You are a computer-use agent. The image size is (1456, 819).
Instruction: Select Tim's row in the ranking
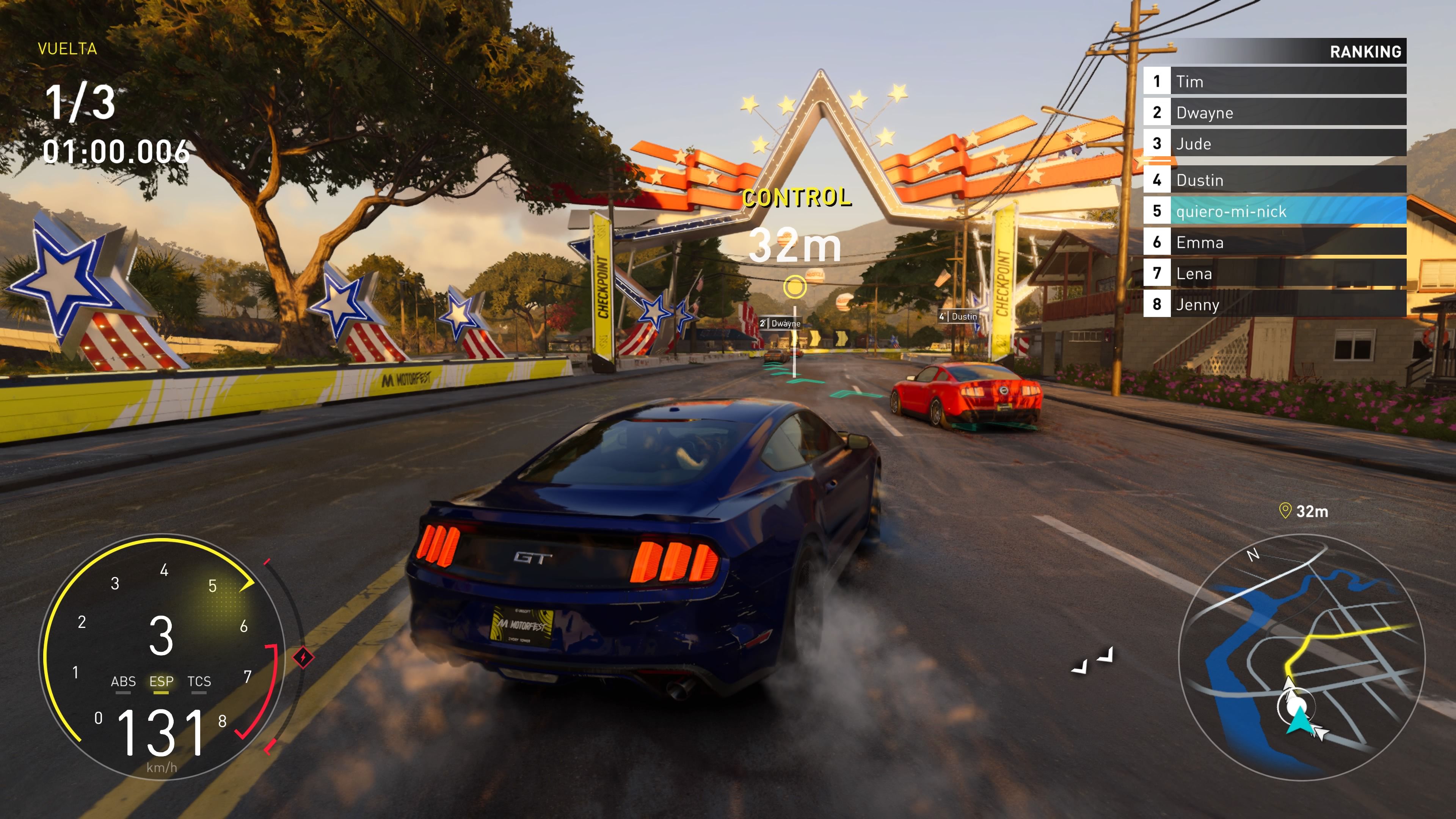1274,82
